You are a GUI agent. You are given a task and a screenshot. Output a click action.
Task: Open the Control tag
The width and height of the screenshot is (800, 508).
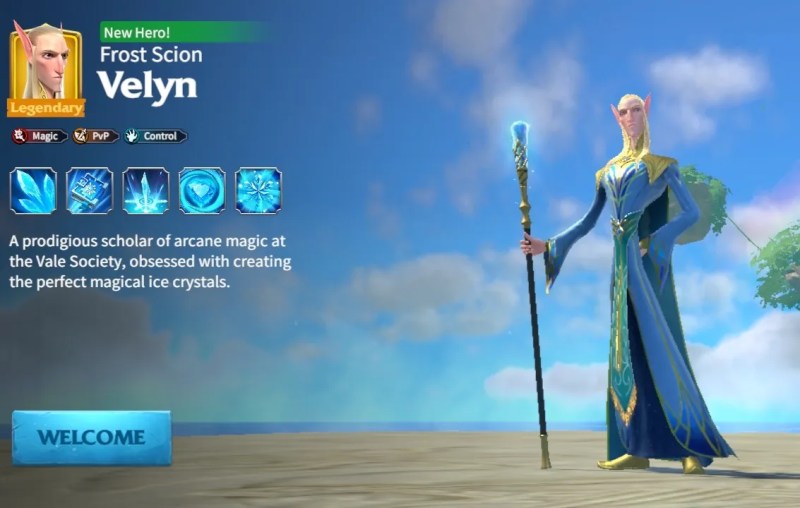(x=155, y=136)
